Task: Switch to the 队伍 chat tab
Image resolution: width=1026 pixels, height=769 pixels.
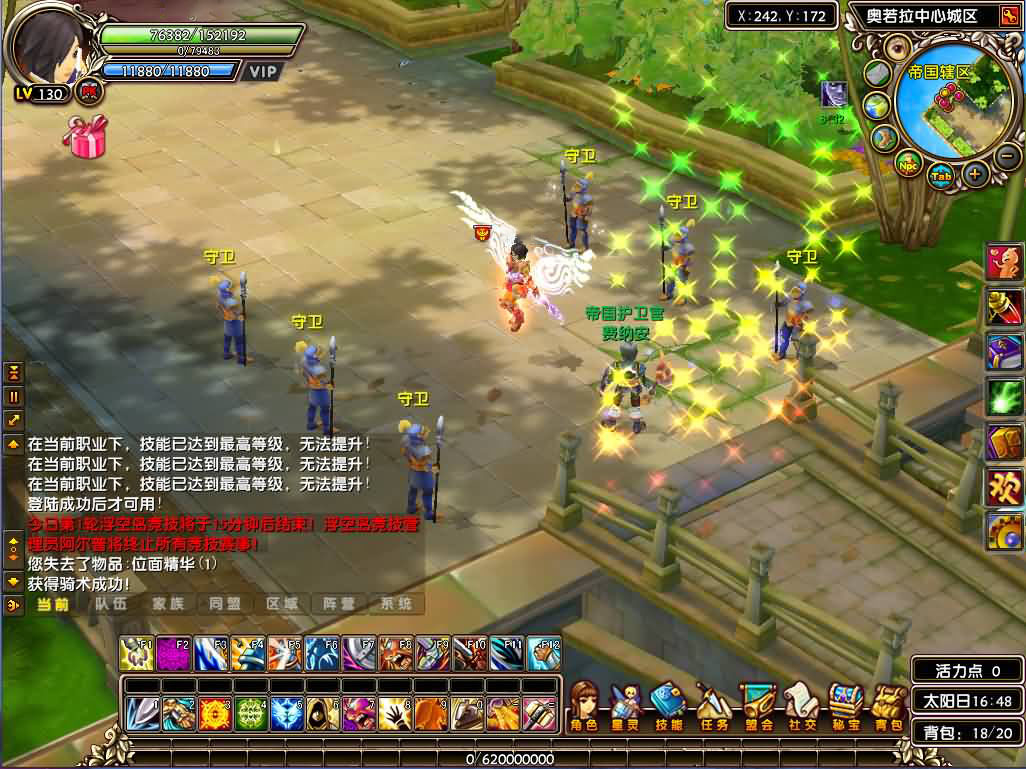Action: coord(111,604)
